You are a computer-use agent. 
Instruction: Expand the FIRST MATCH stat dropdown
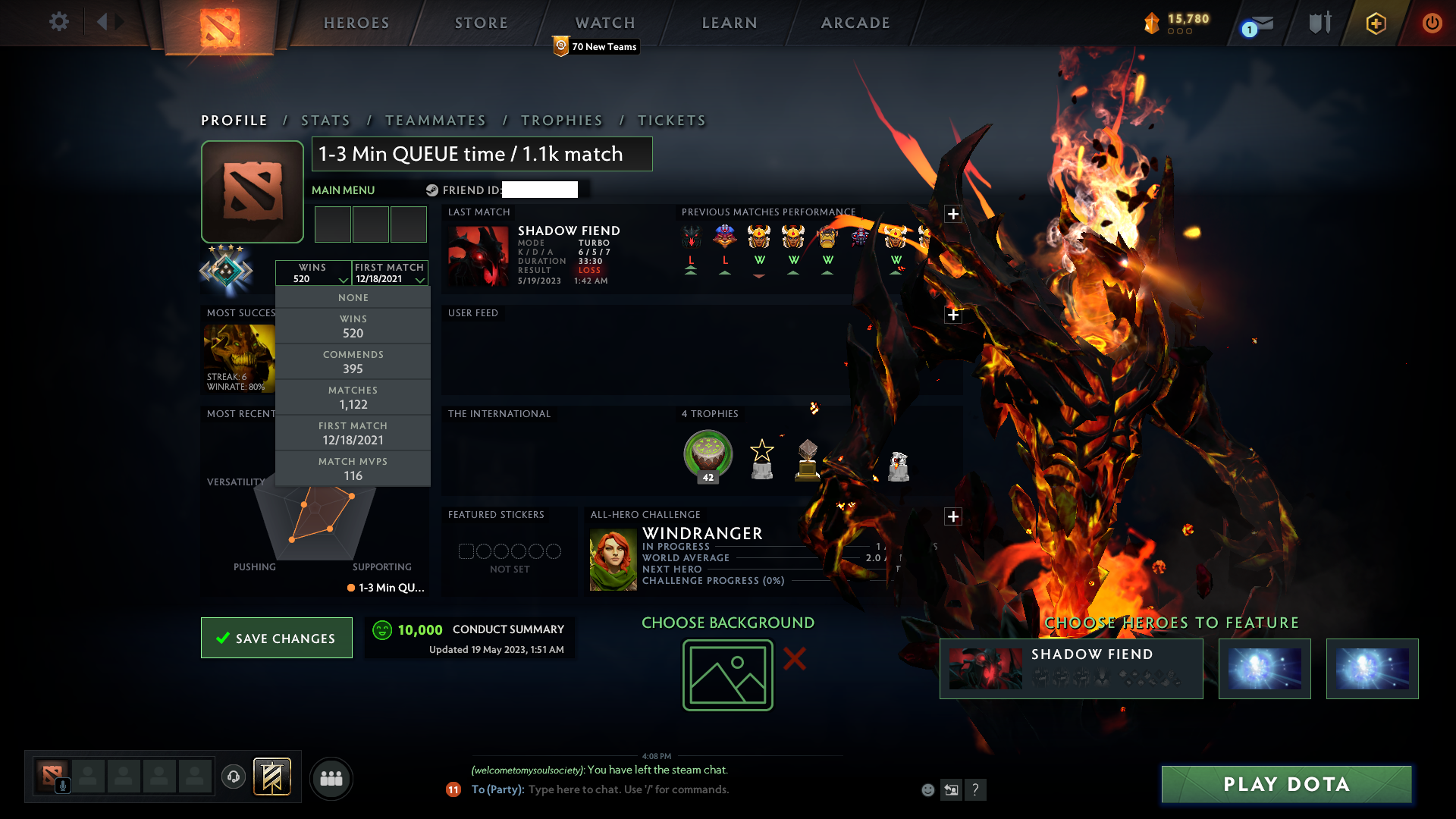pyautogui.click(x=389, y=273)
